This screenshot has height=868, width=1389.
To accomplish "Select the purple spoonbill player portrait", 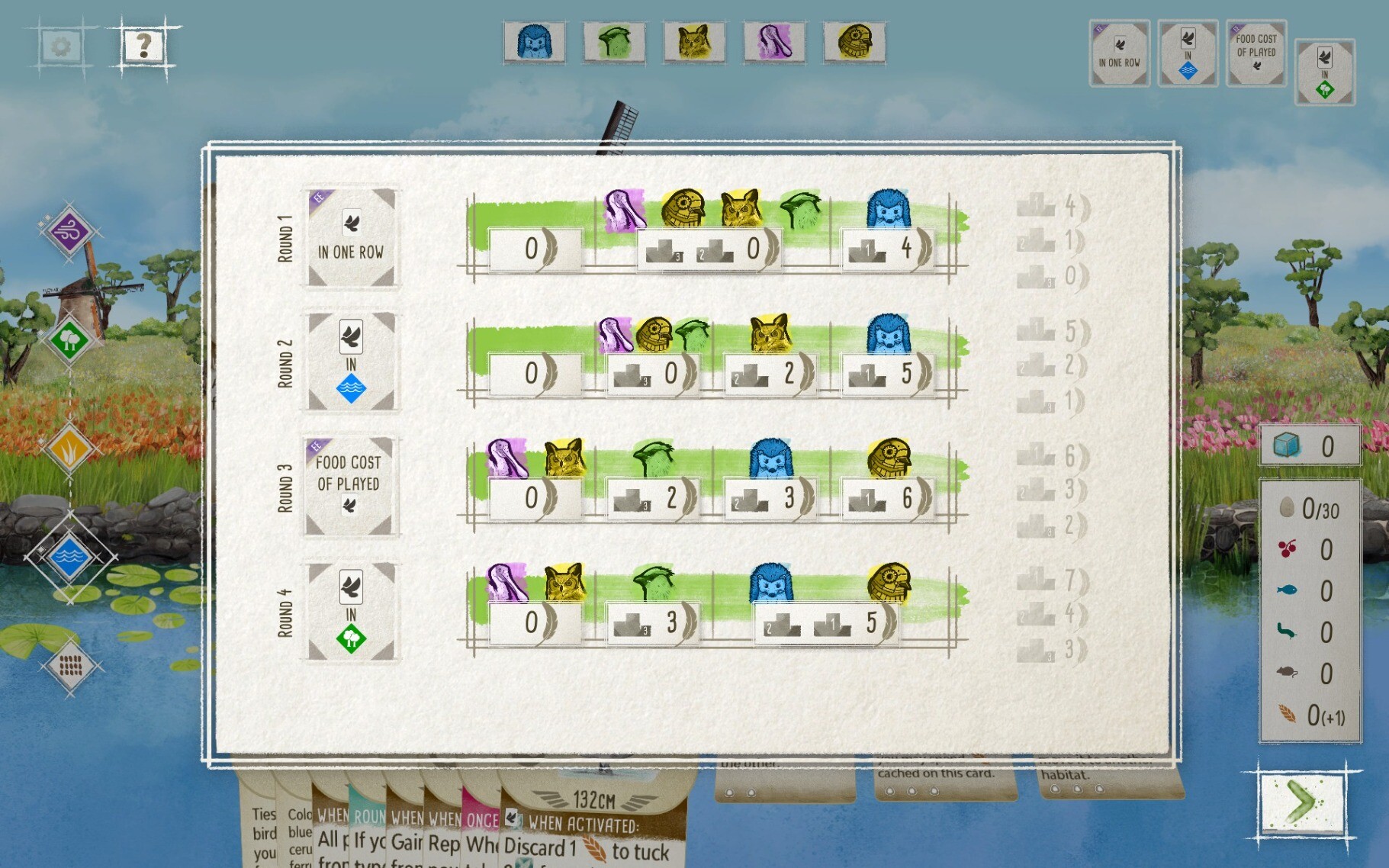I will tap(774, 42).
